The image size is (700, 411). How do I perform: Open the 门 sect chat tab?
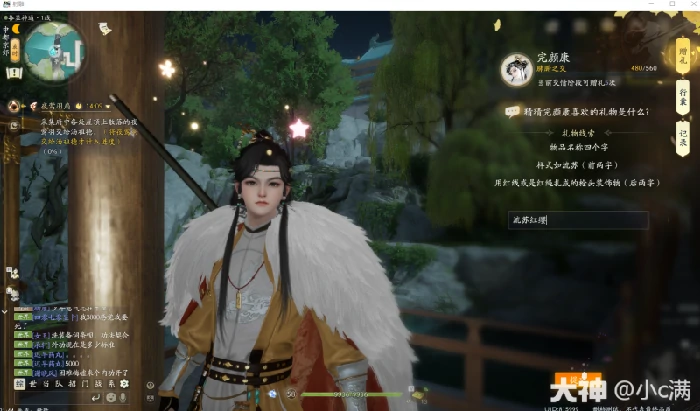[x=83, y=383]
